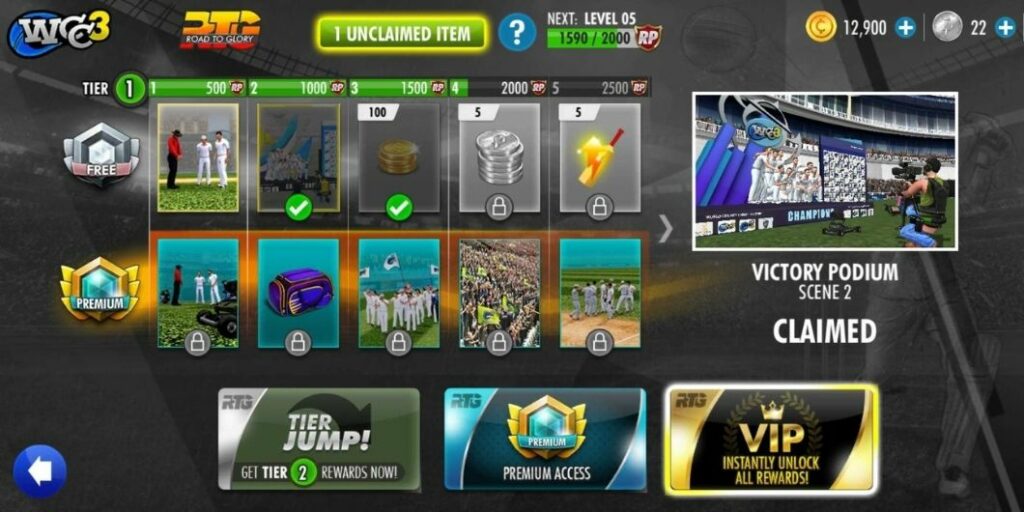This screenshot has width=1024, height=512.
Task: Claim the 1 Unclaimed Item button
Action: point(402,34)
